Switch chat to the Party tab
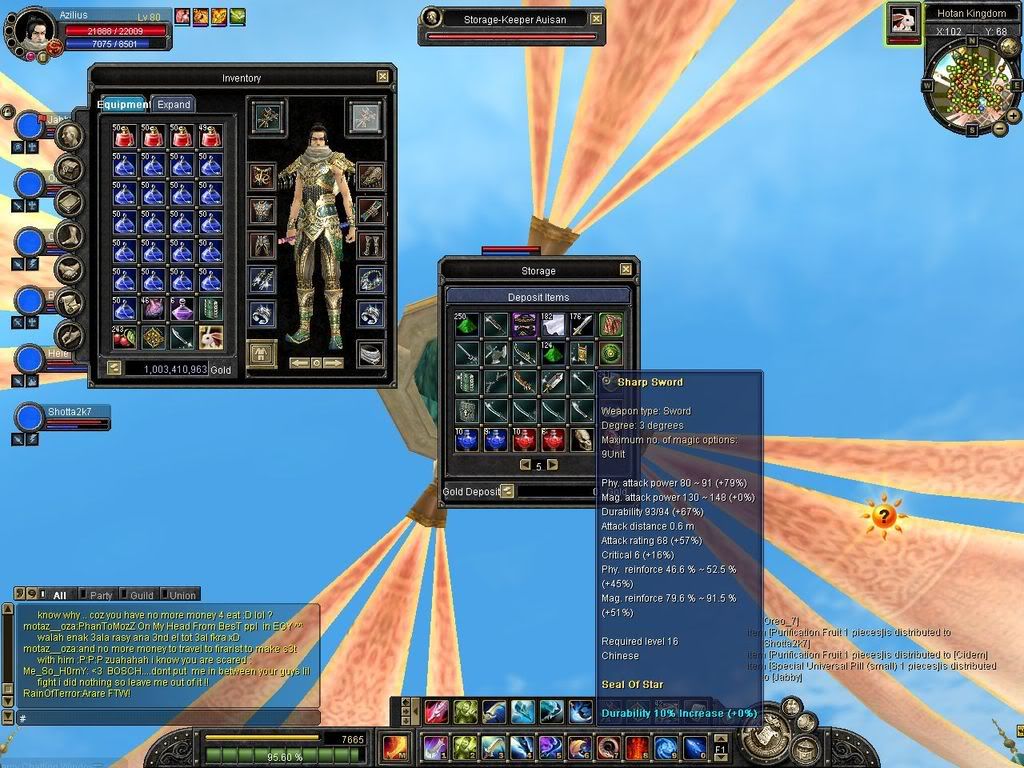 pyautogui.click(x=99, y=594)
